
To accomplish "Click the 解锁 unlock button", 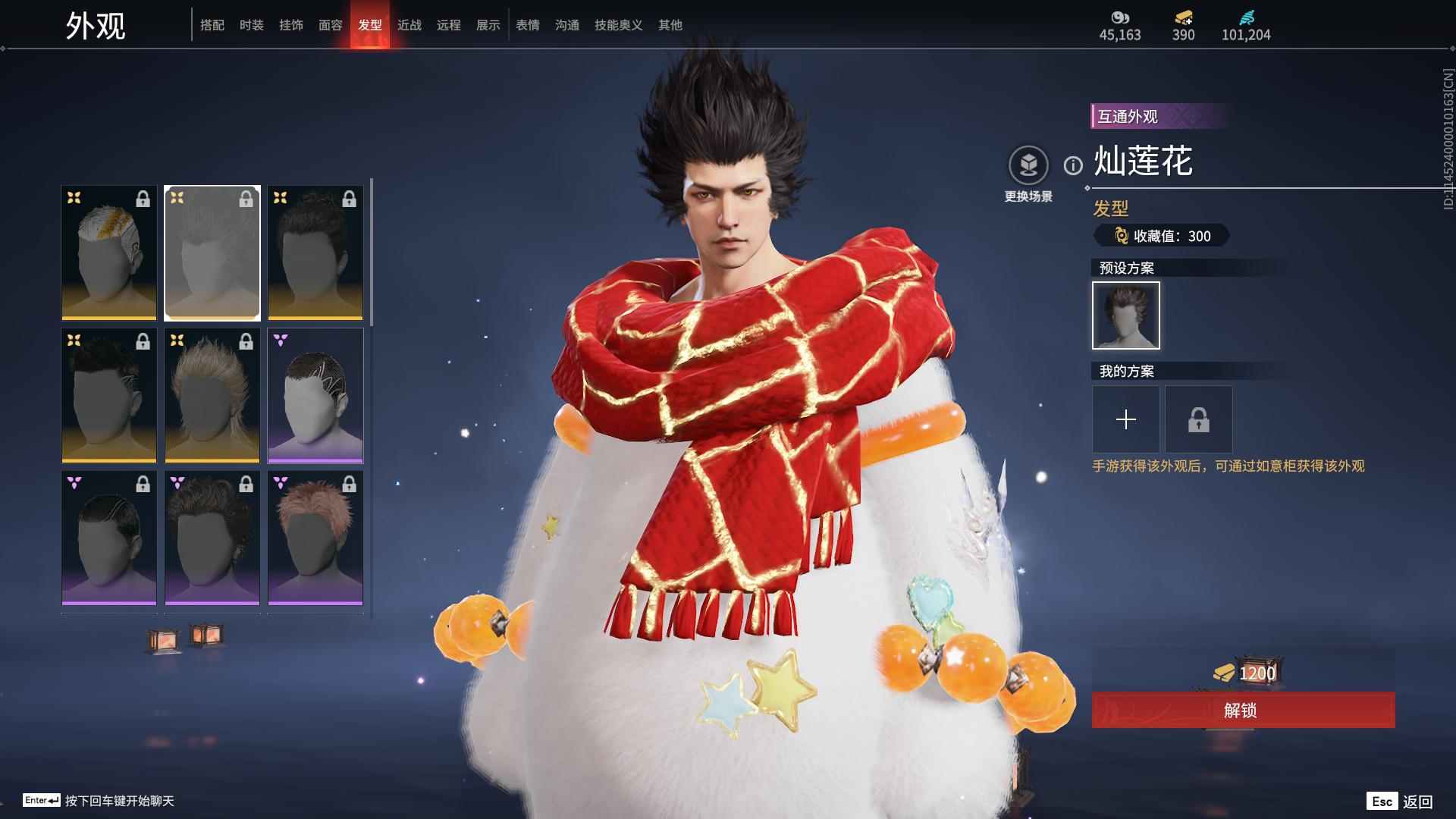I will click(1243, 710).
